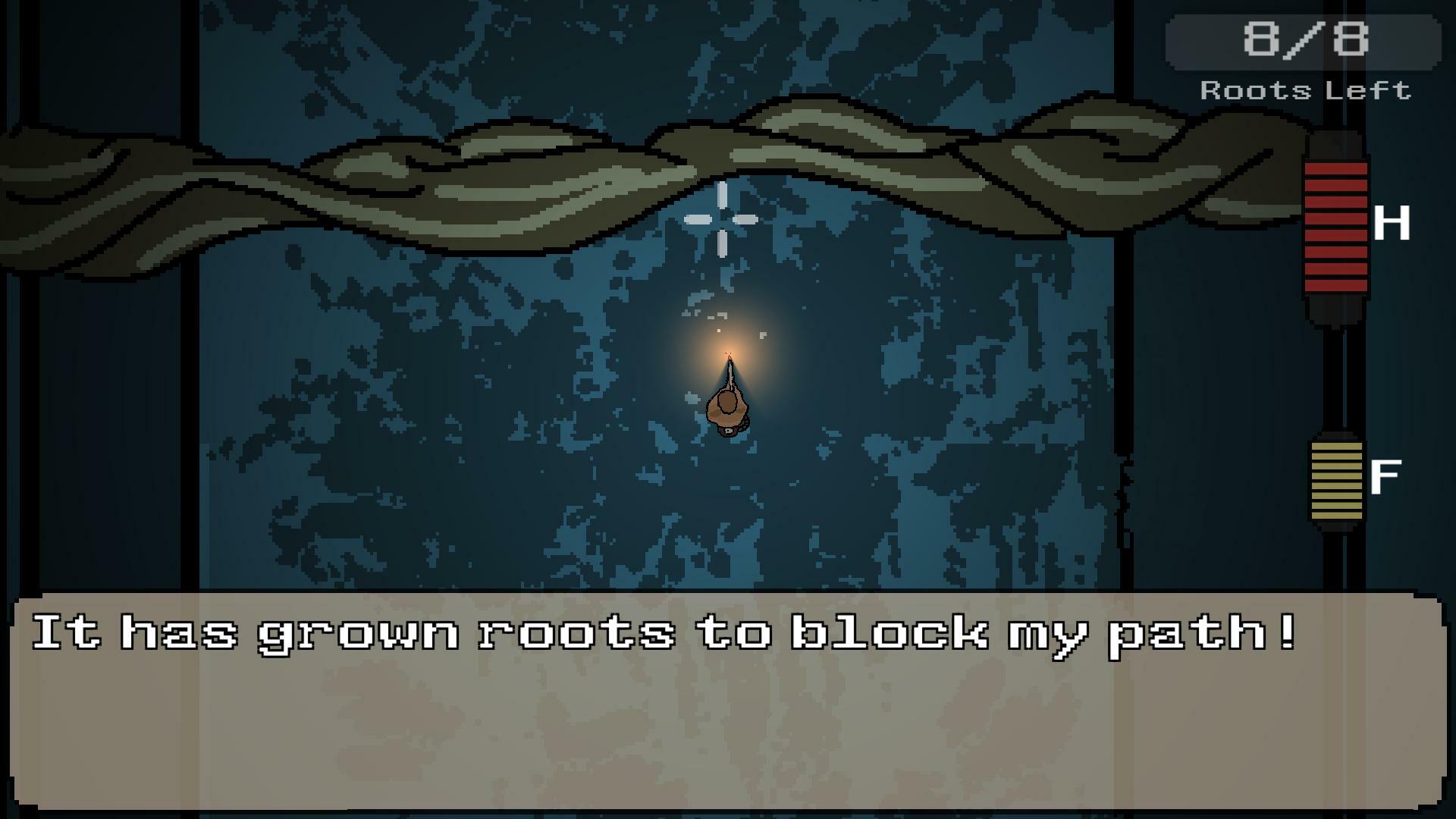The height and width of the screenshot is (819, 1456).
Task: Toggle the red H health meter
Action: [x=1338, y=227]
